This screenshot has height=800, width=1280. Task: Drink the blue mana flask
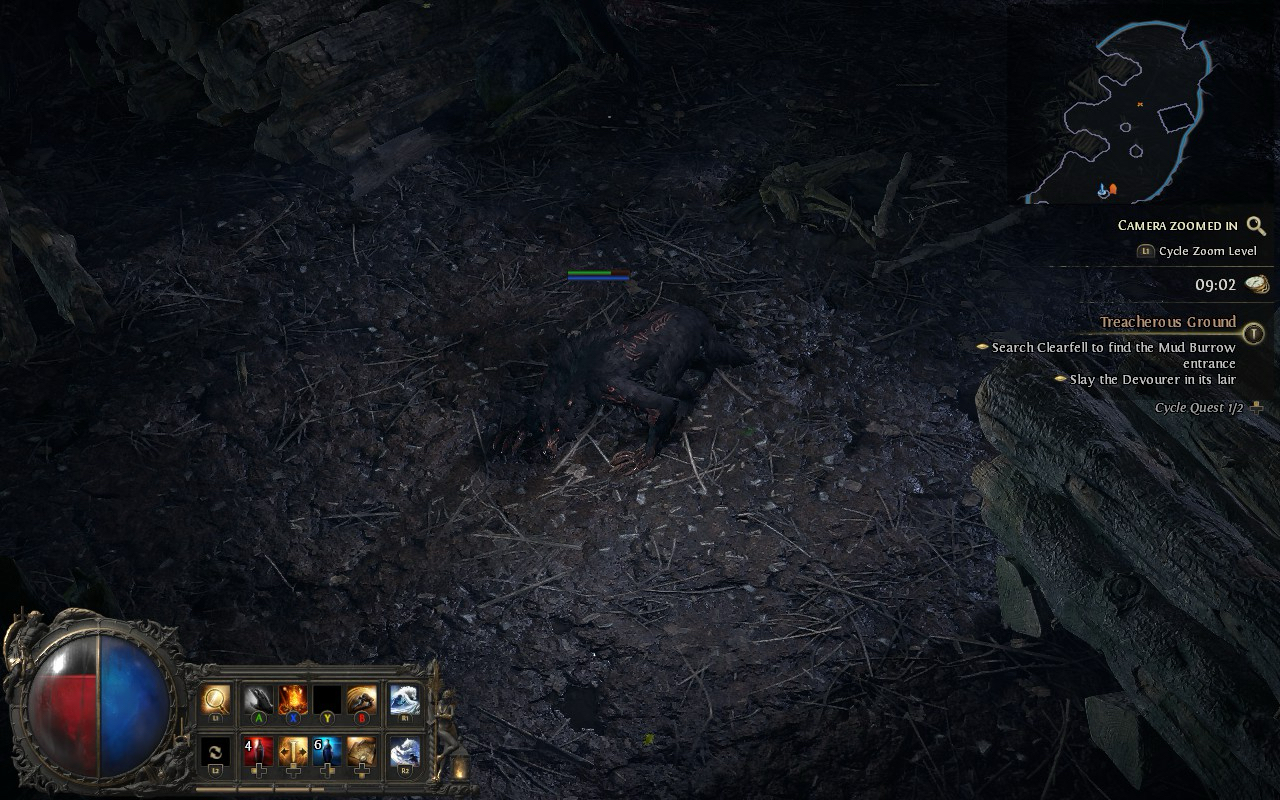point(327,752)
